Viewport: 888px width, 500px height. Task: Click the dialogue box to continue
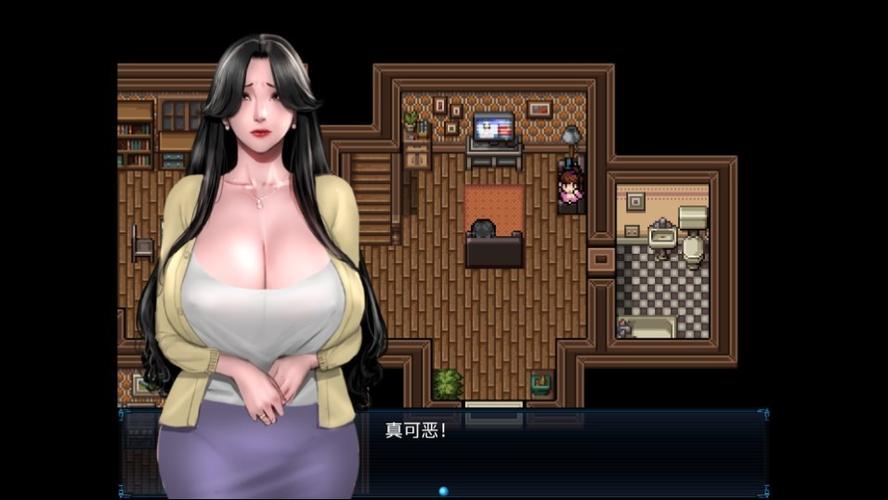coord(560,450)
